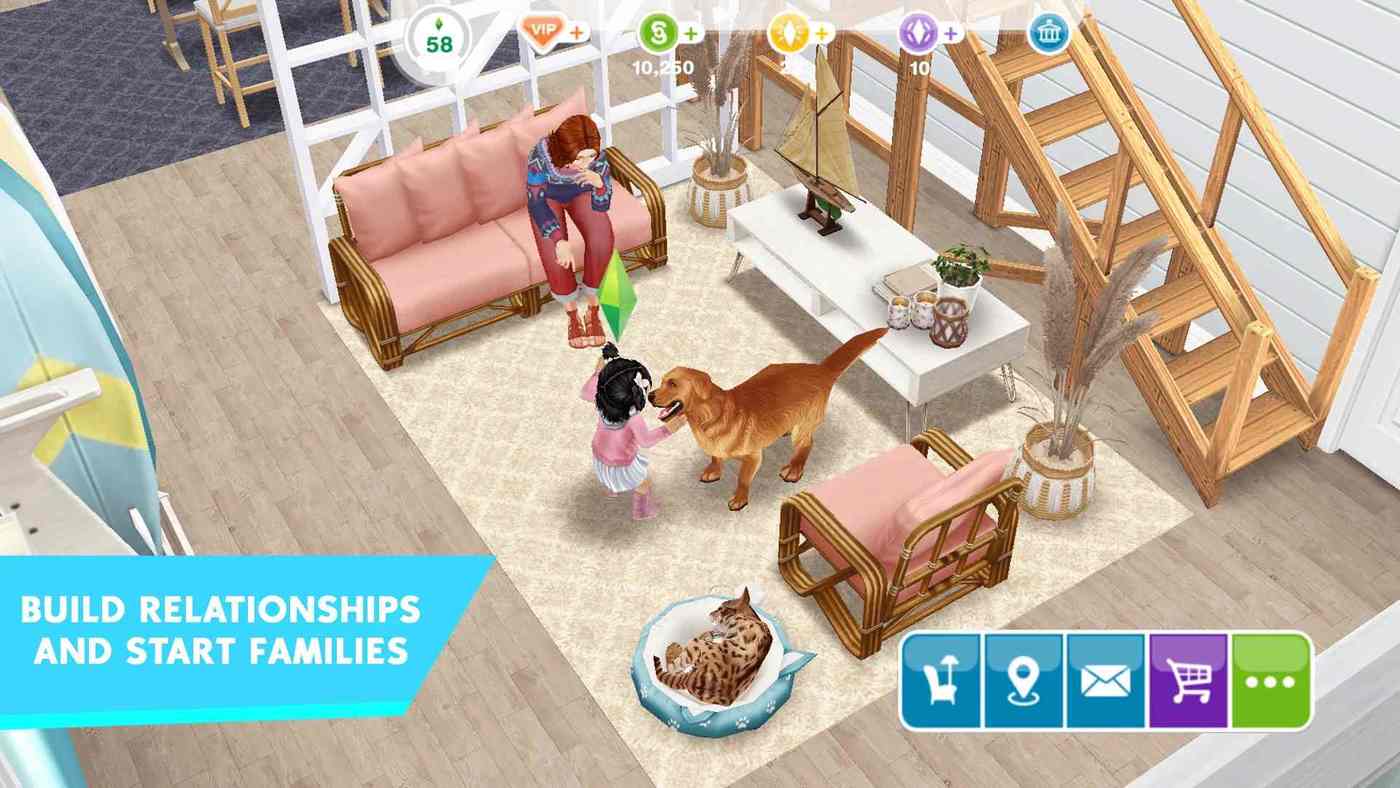The image size is (1400, 788).
Task: Buy more Simoleons with the plus button
Action: coord(690,31)
